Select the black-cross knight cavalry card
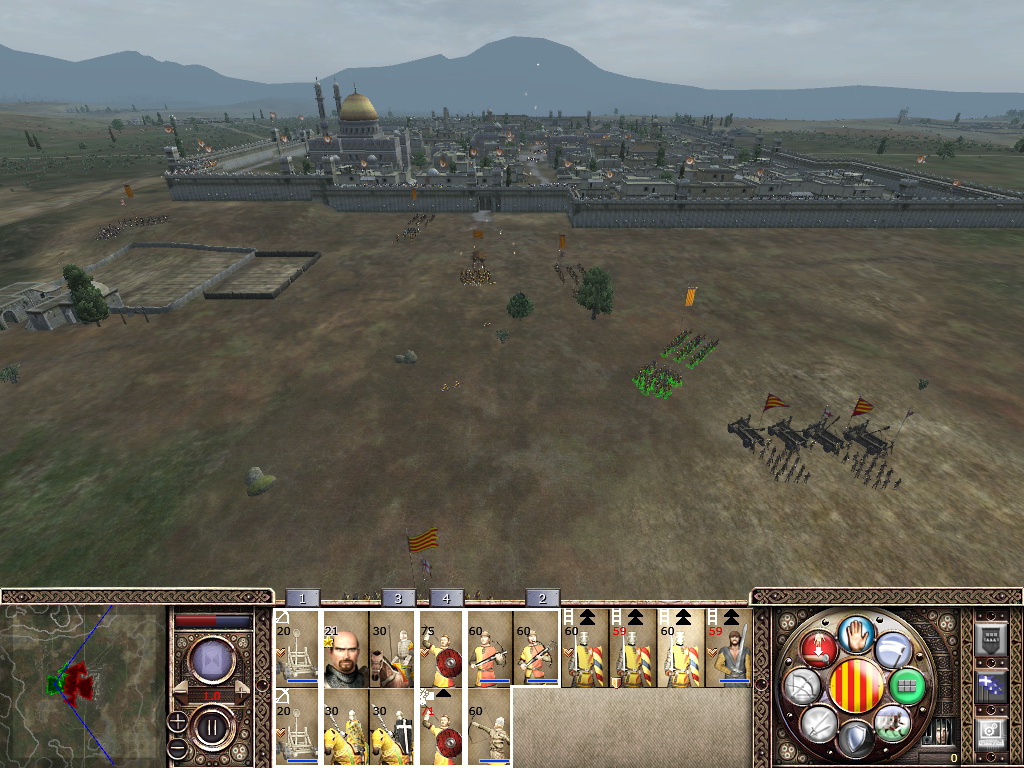 (x=393, y=728)
